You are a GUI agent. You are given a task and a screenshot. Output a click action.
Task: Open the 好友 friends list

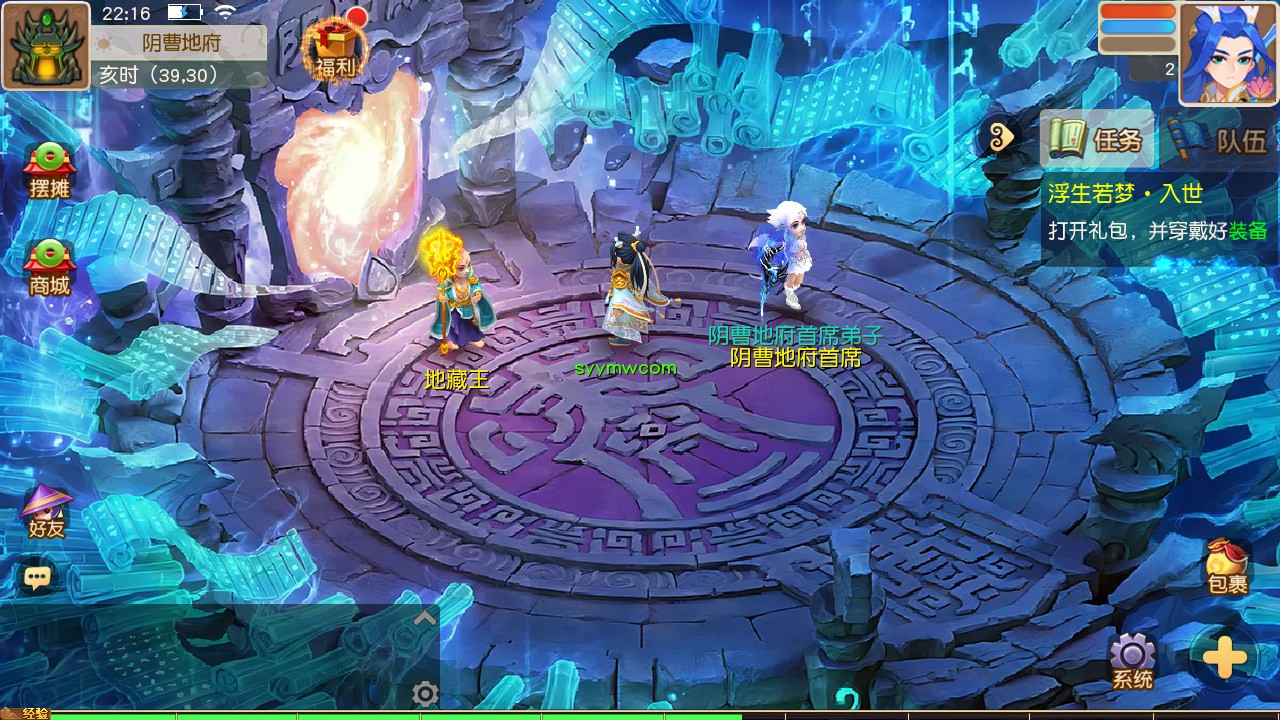tap(47, 513)
